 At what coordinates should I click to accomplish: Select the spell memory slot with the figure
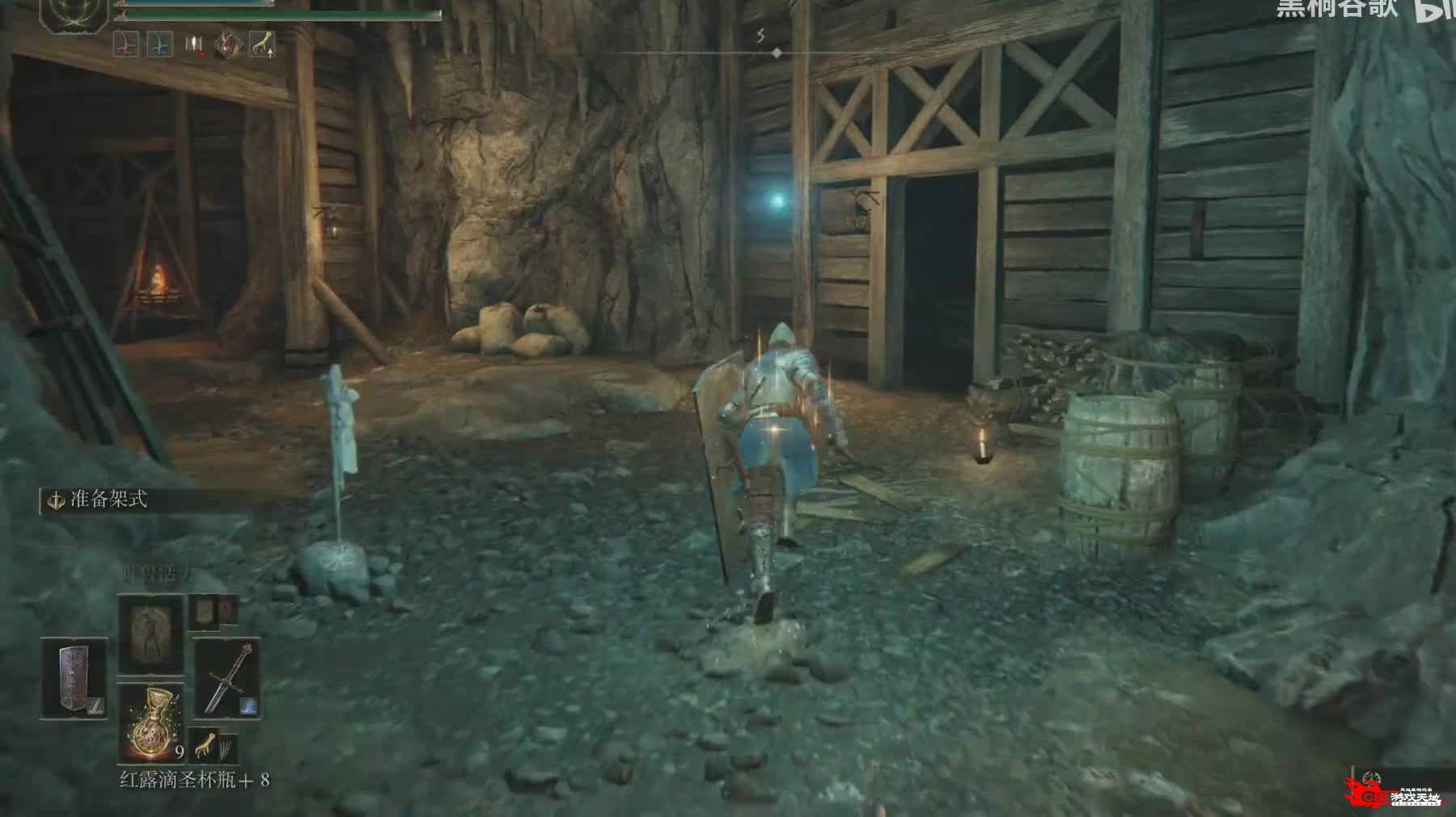coord(150,634)
